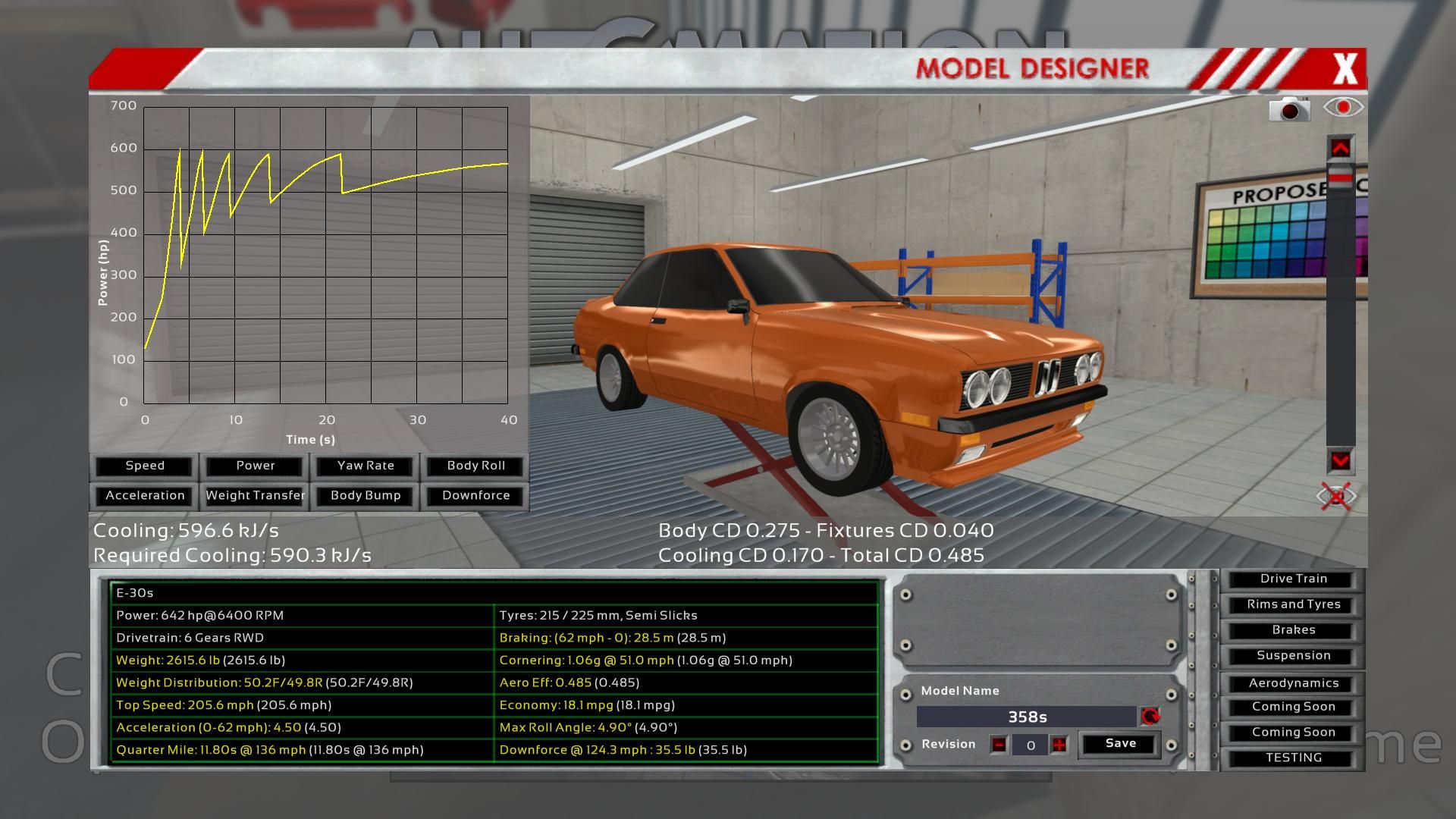Image resolution: width=1456 pixels, height=819 pixels.
Task: Decrease the revision number
Action: [999, 745]
